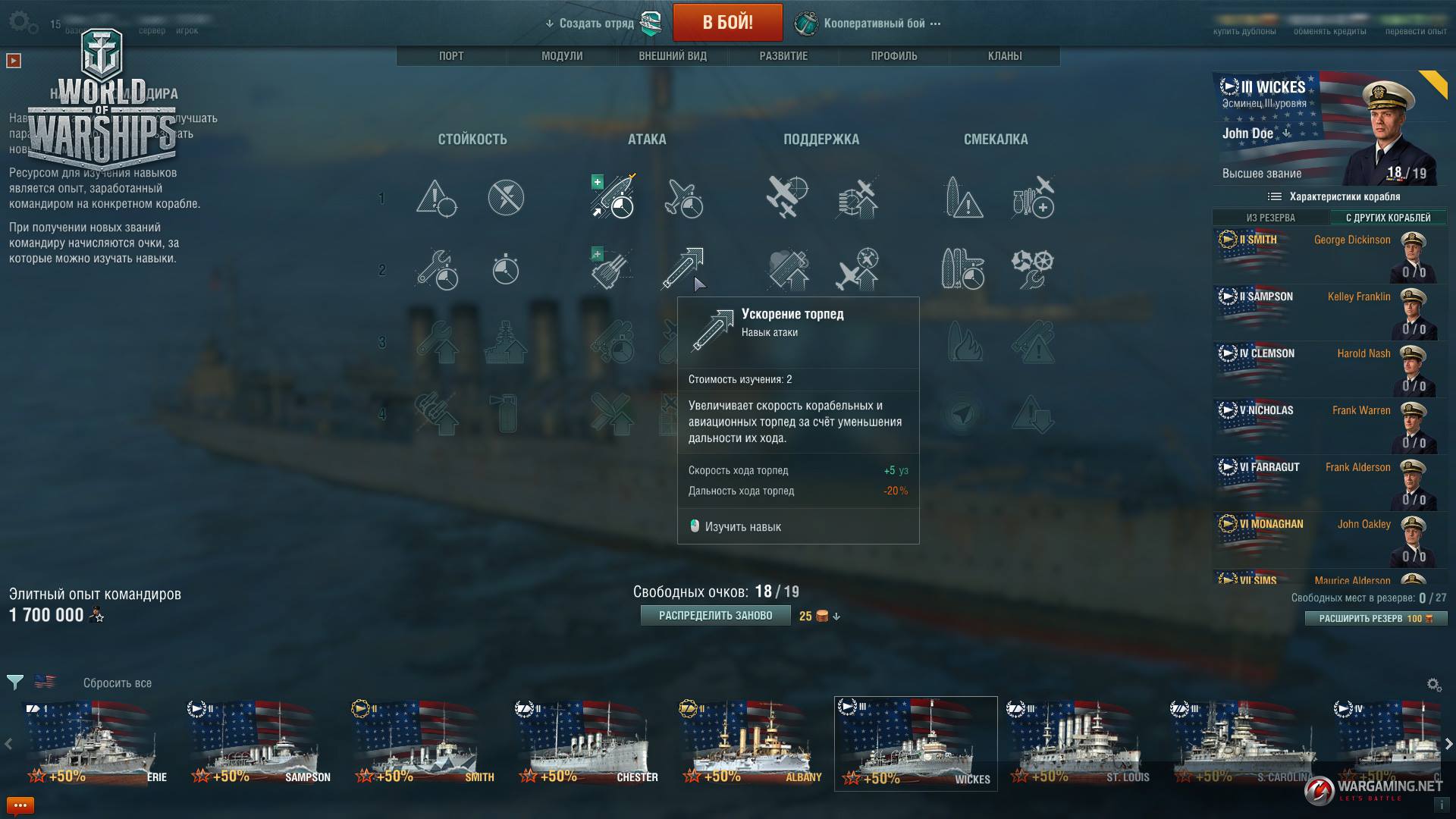Open the РАЗВИТИЕ tab
Image resolution: width=1456 pixels, height=819 pixels.
pos(783,56)
